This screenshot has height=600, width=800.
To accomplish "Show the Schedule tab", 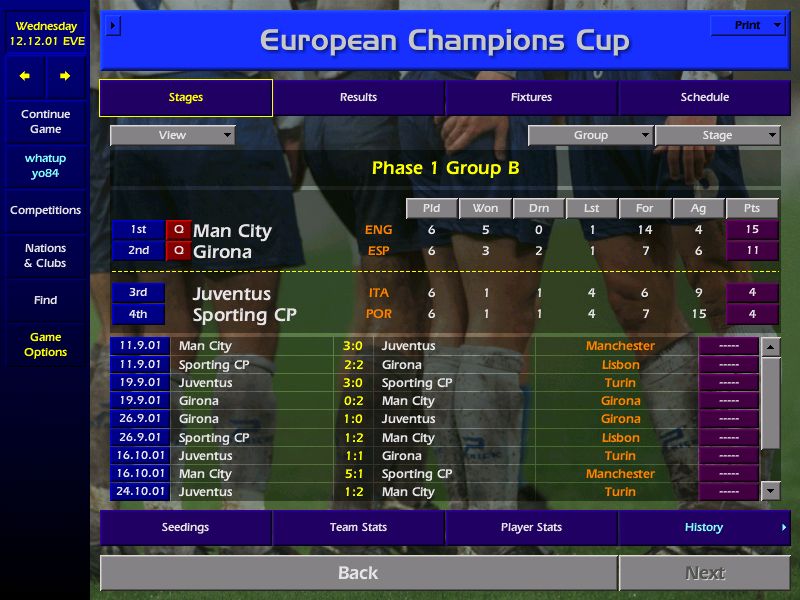I will pos(704,97).
